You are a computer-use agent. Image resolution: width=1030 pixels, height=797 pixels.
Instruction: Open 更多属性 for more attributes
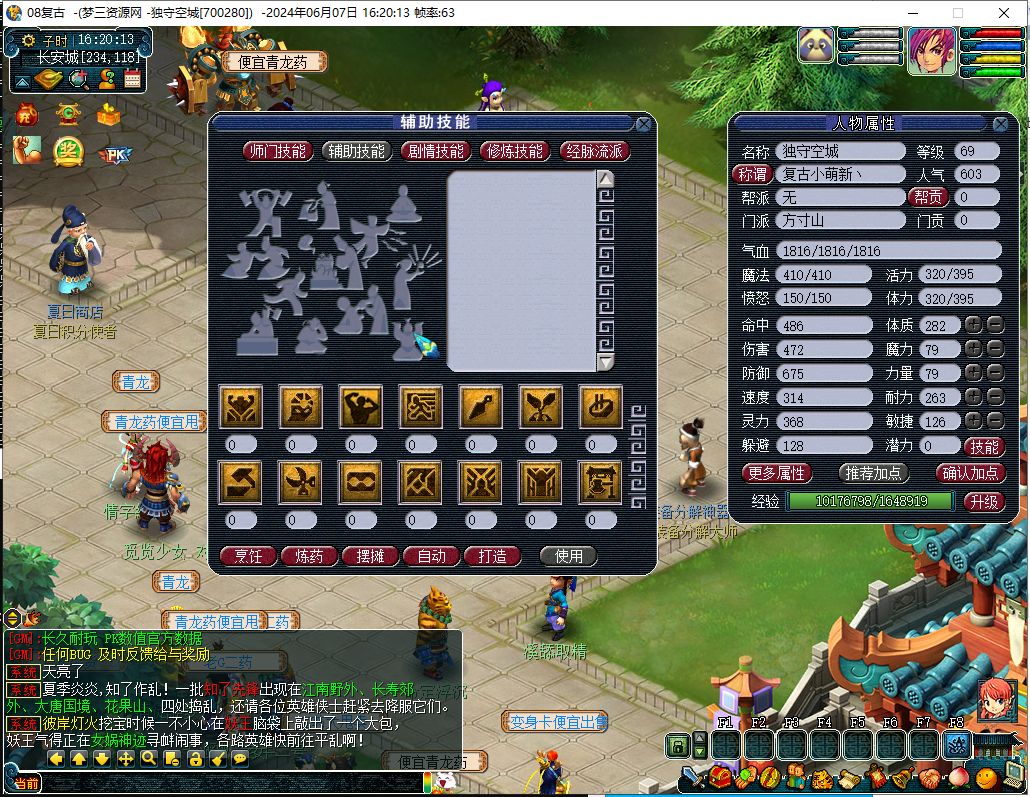point(777,473)
